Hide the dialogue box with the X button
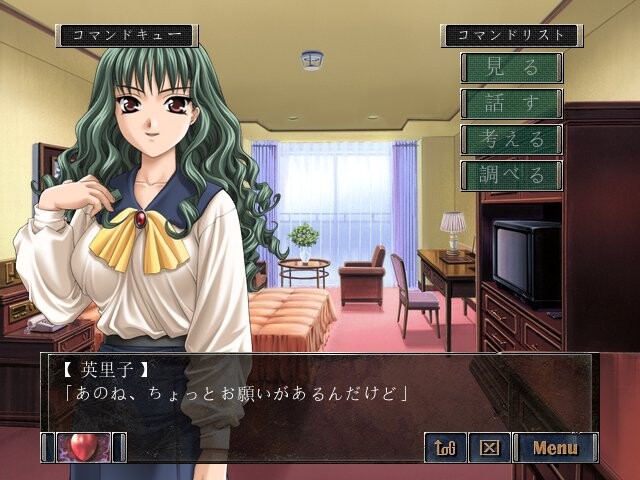 coord(490,447)
